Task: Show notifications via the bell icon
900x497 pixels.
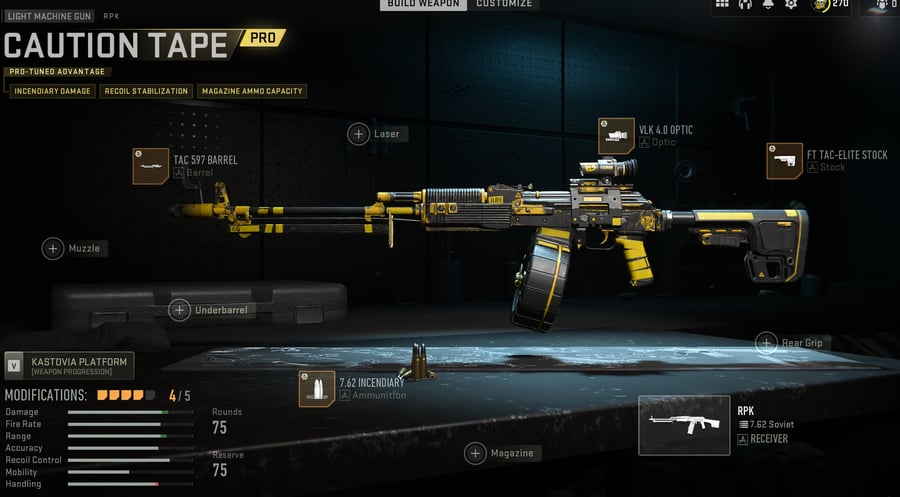Action: point(768,5)
